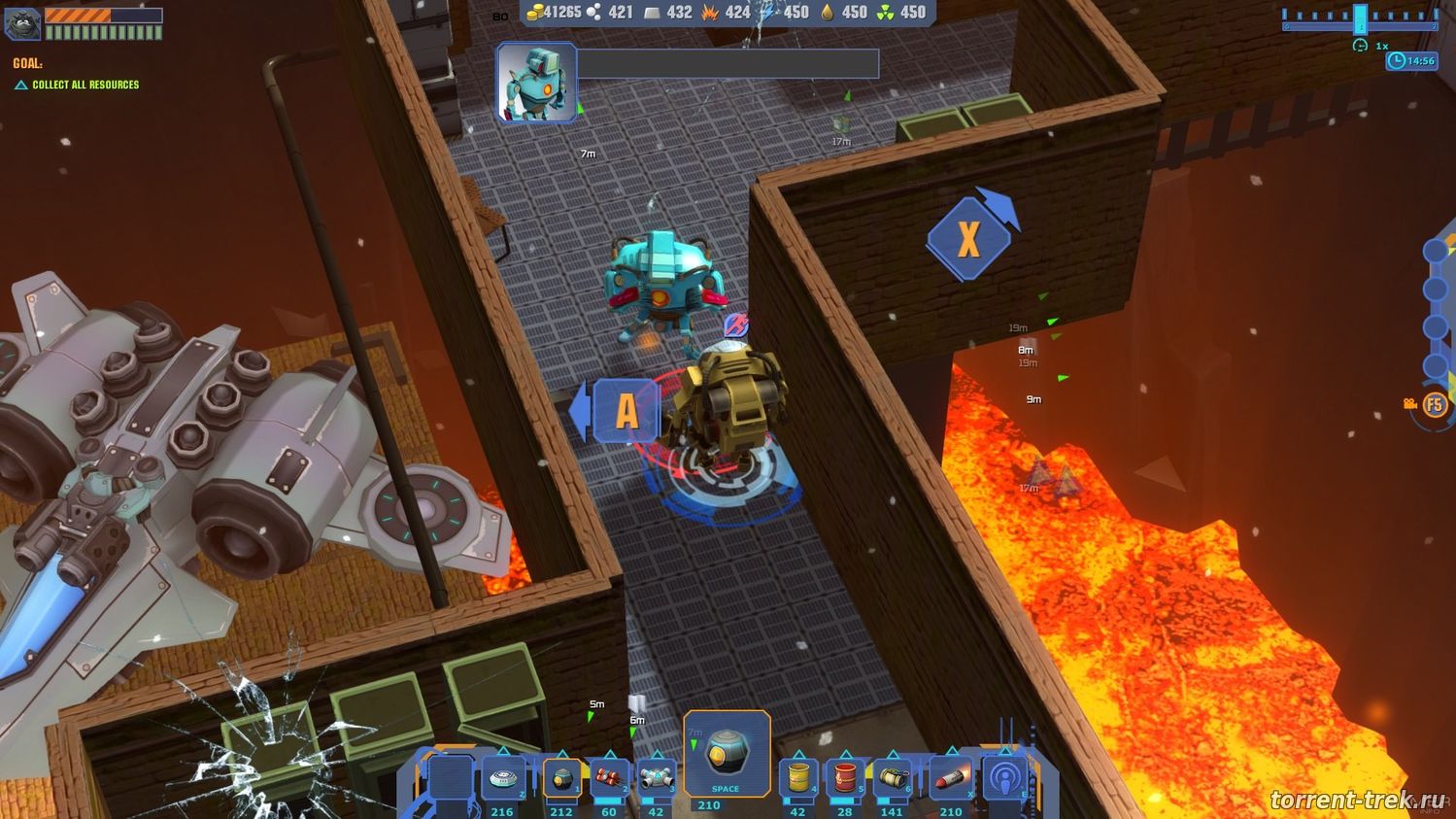This screenshot has height=819, width=1456.
Task: Pick the four-way pipe device slot
Action: 656,779
